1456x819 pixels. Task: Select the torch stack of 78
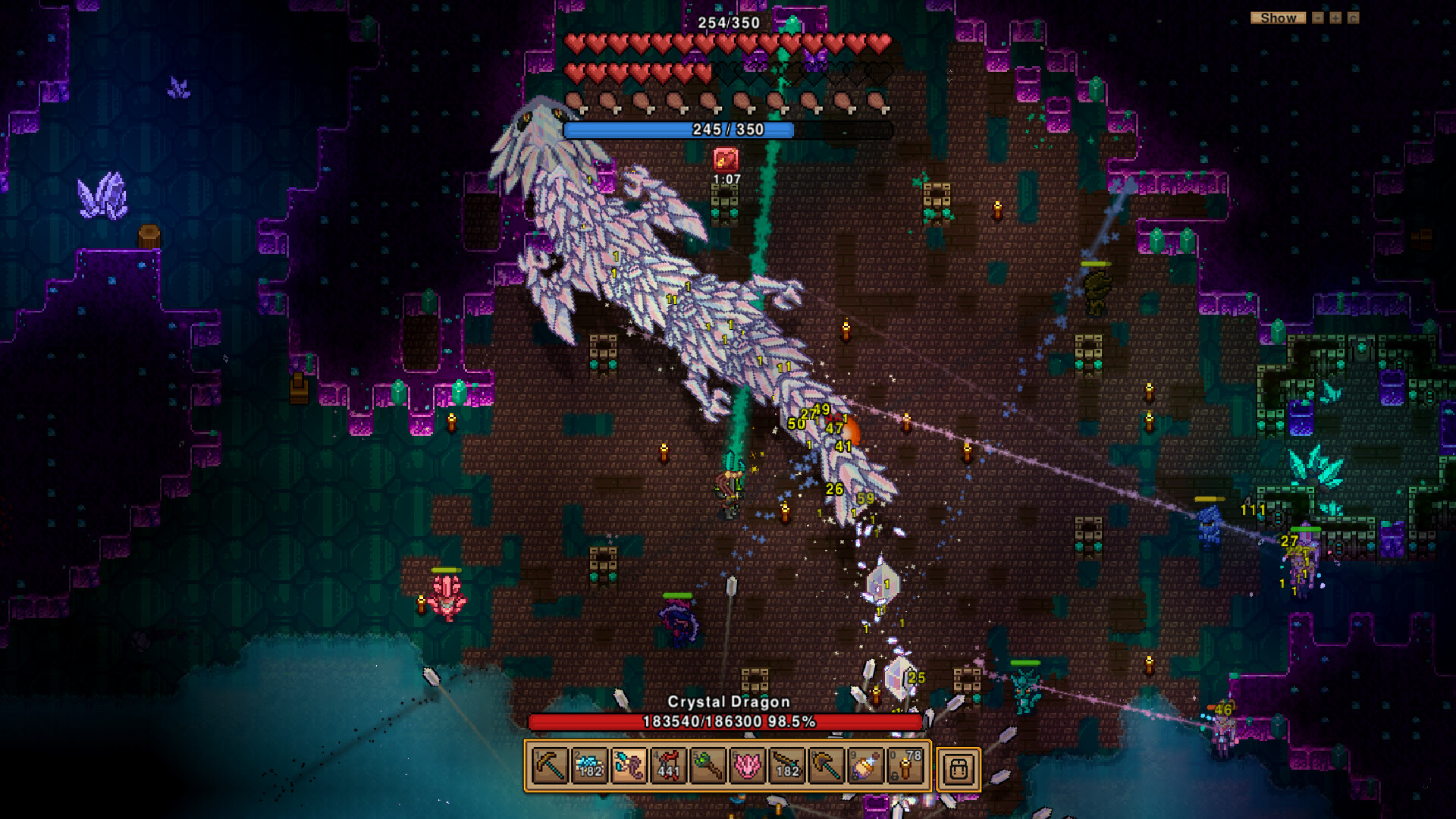coord(905,767)
